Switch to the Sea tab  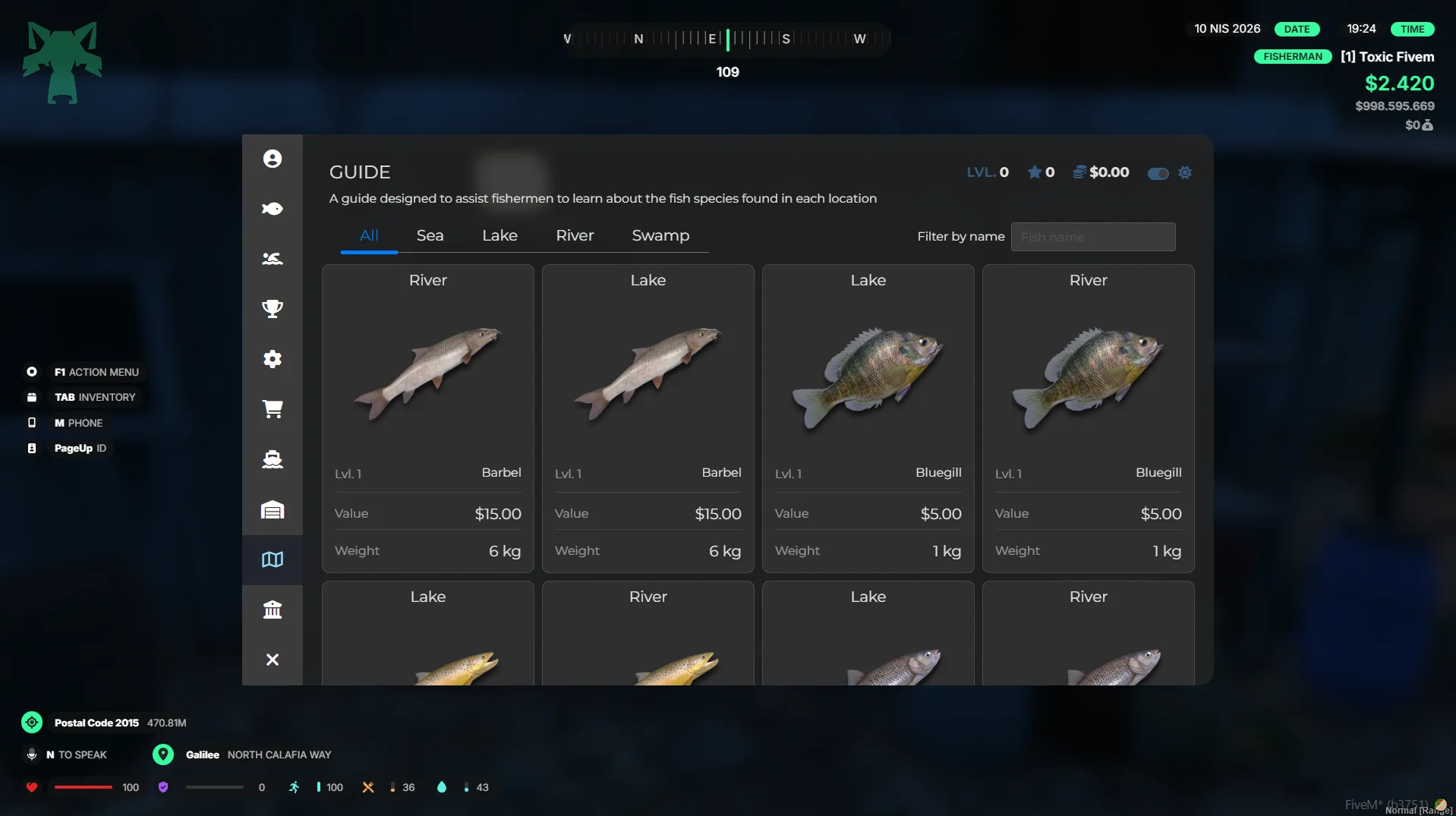[430, 236]
